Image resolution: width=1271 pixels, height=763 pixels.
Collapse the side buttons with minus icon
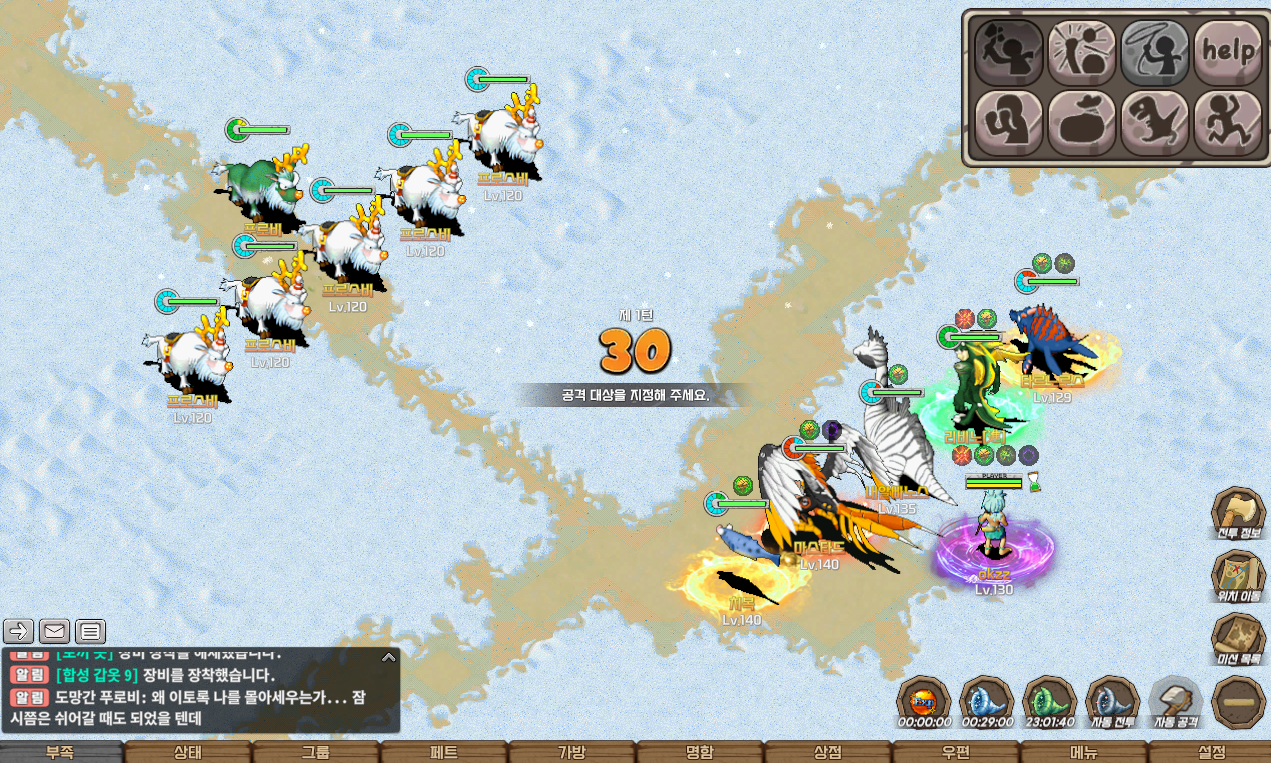click(1239, 702)
